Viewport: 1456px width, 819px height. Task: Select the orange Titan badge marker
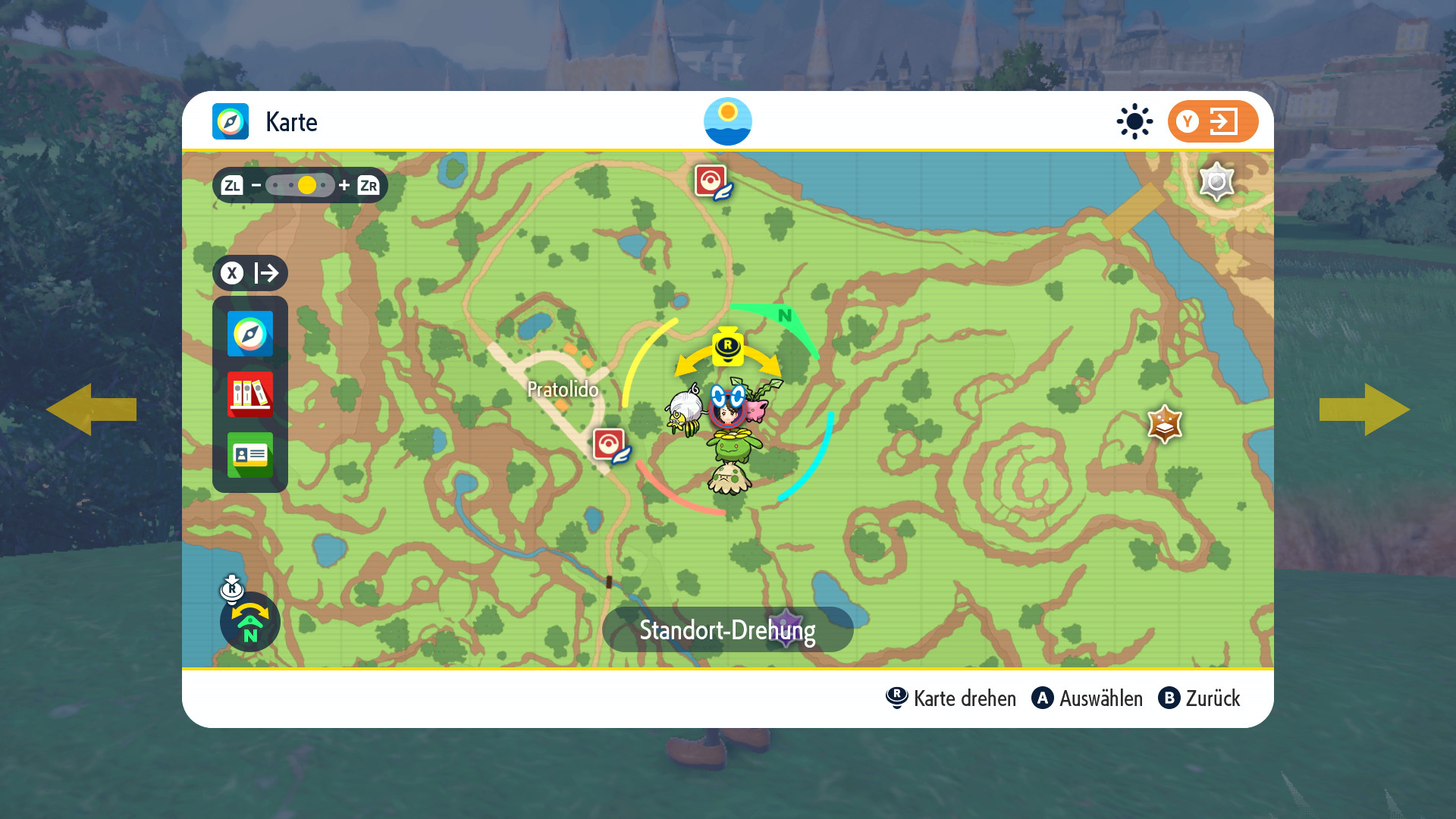(1165, 423)
